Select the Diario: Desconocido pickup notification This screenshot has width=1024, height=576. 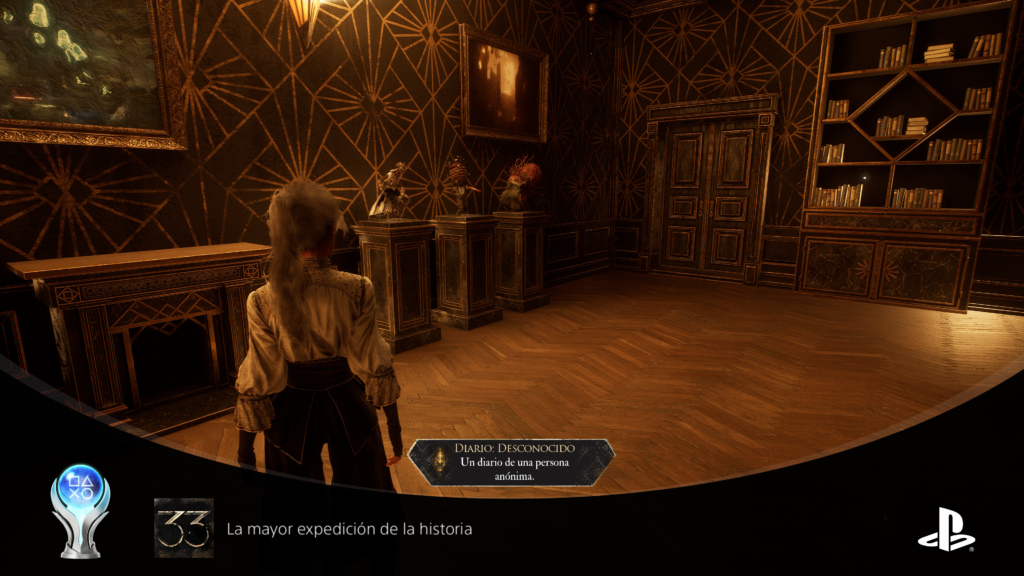511,462
